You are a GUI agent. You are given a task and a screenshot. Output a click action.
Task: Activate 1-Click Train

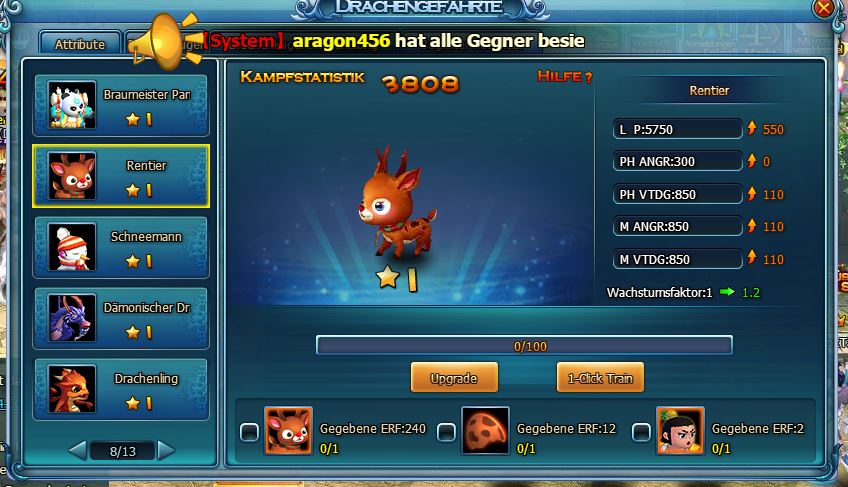tap(600, 378)
